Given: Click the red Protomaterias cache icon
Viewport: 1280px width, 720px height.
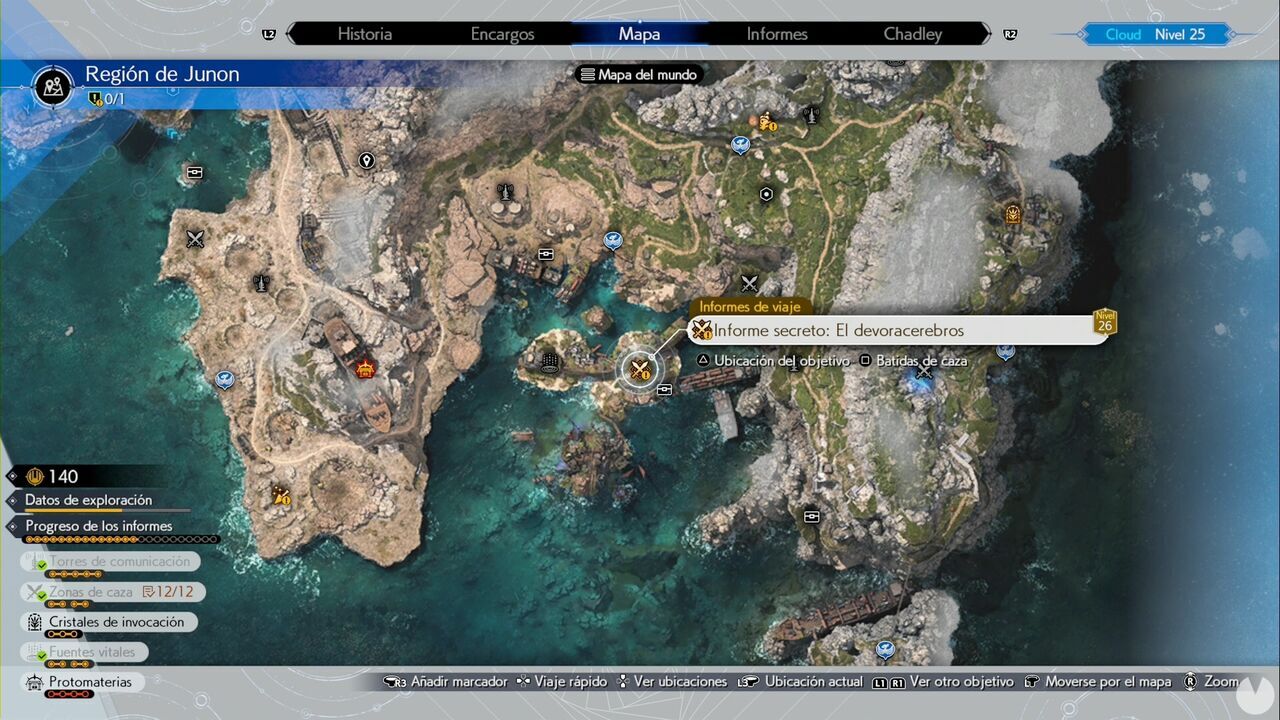Looking at the screenshot, I should (366, 368).
